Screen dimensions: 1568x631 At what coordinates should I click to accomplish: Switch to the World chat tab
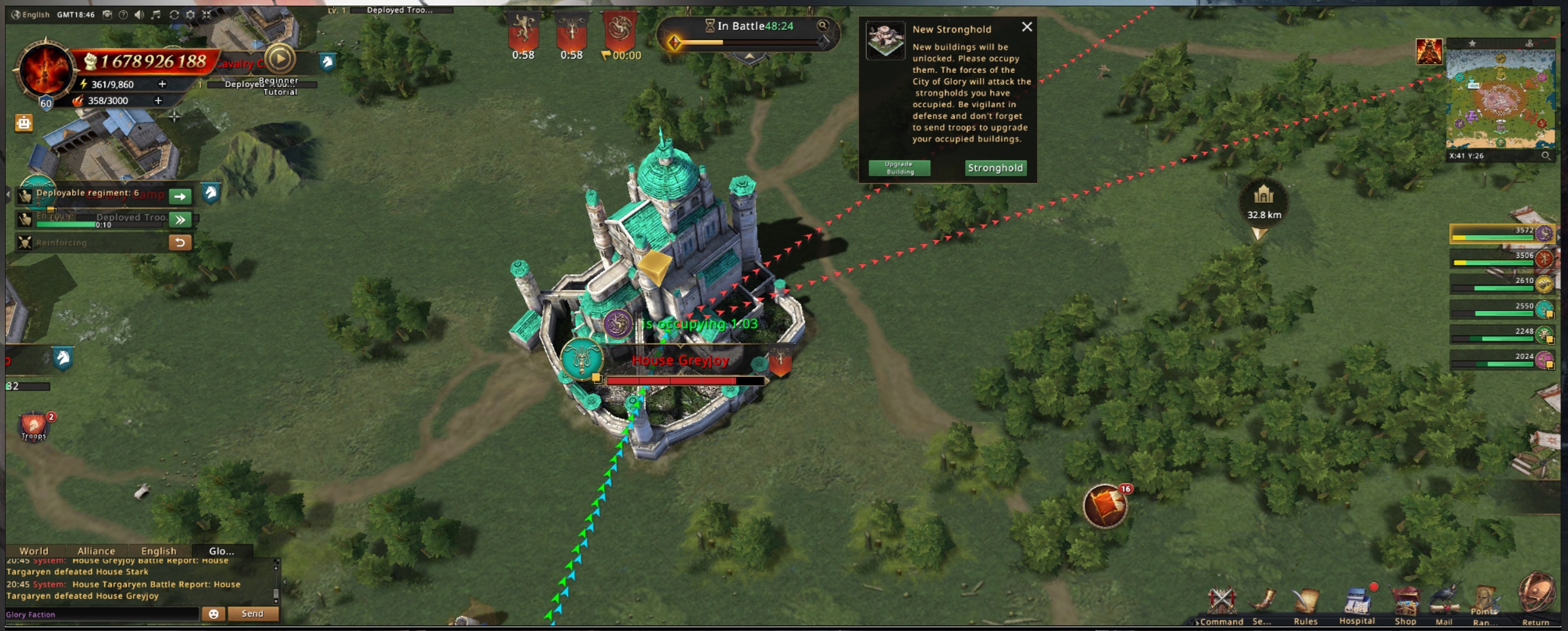point(34,551)
